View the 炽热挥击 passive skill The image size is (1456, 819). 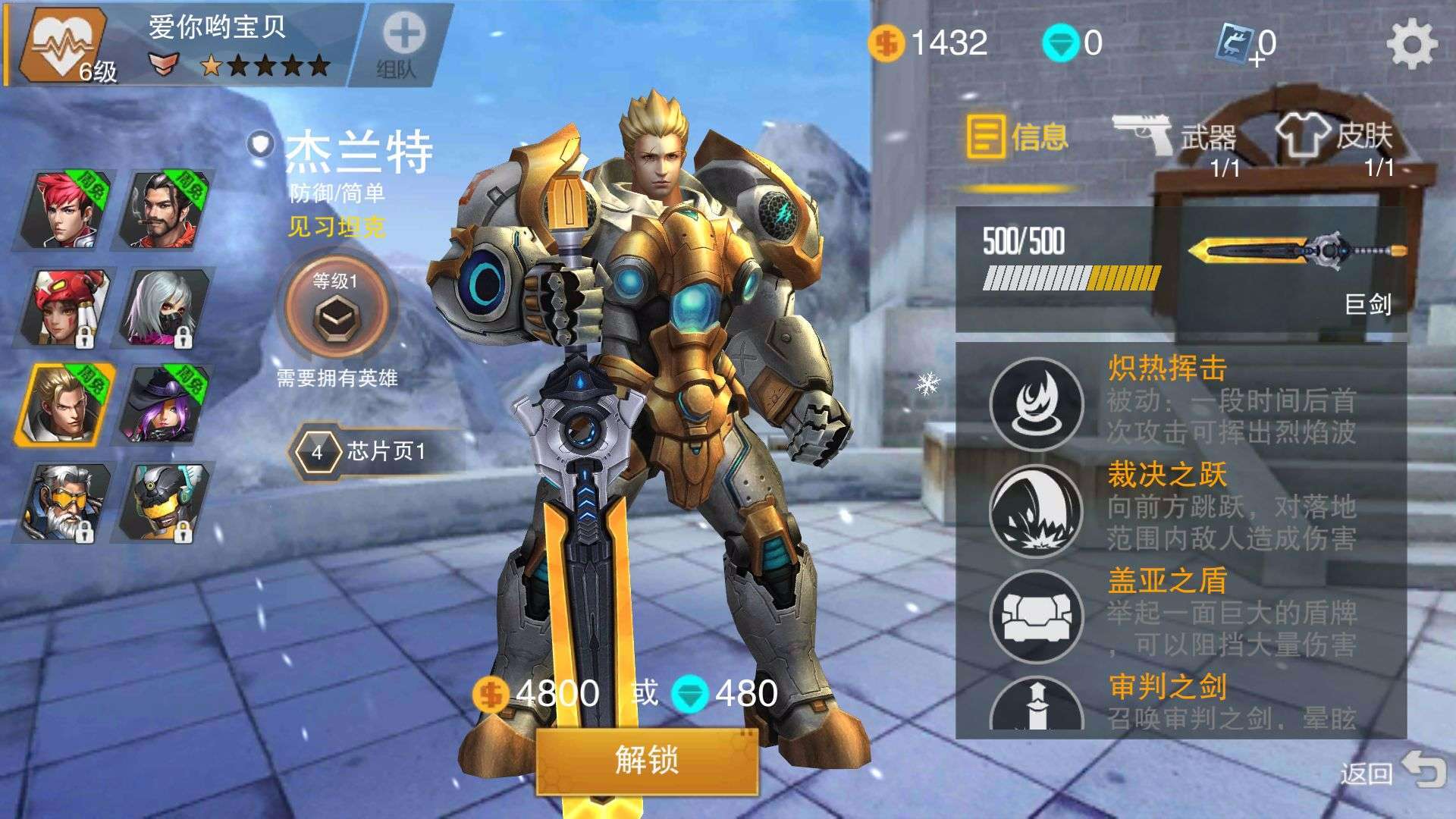(x=1036, y=403)
